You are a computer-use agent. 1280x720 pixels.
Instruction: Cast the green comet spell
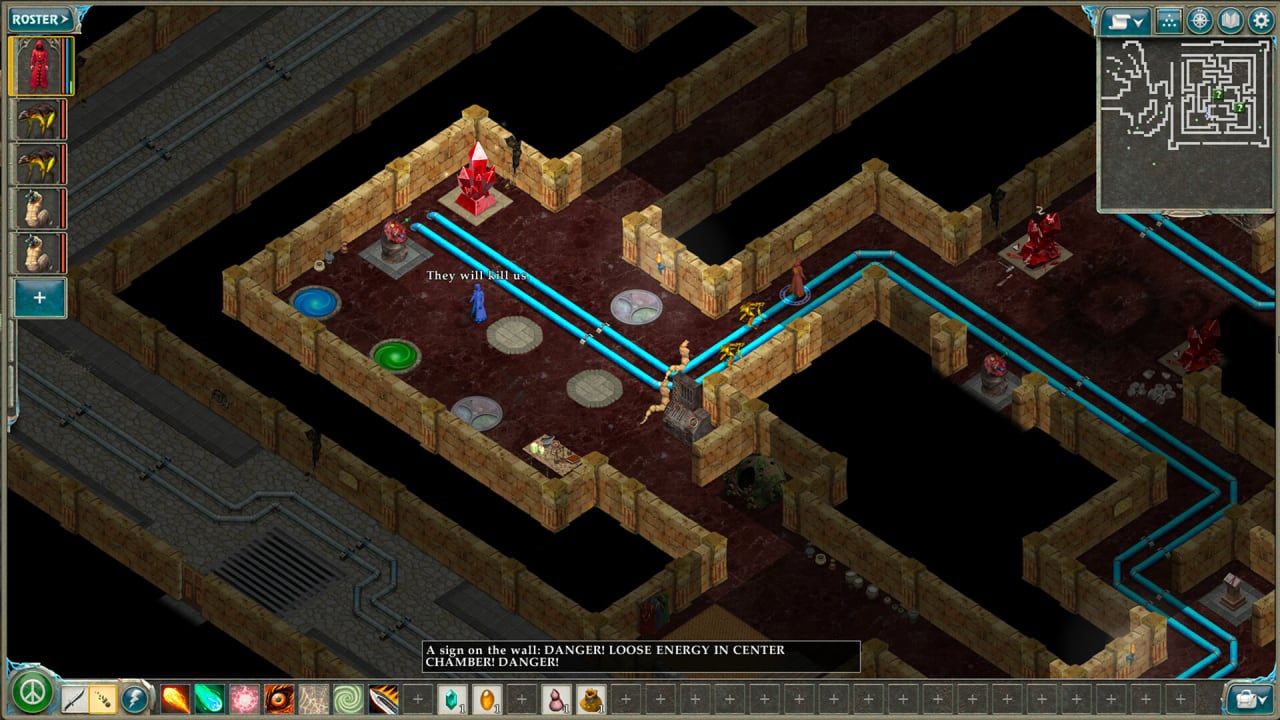click(x=208, y=698)
